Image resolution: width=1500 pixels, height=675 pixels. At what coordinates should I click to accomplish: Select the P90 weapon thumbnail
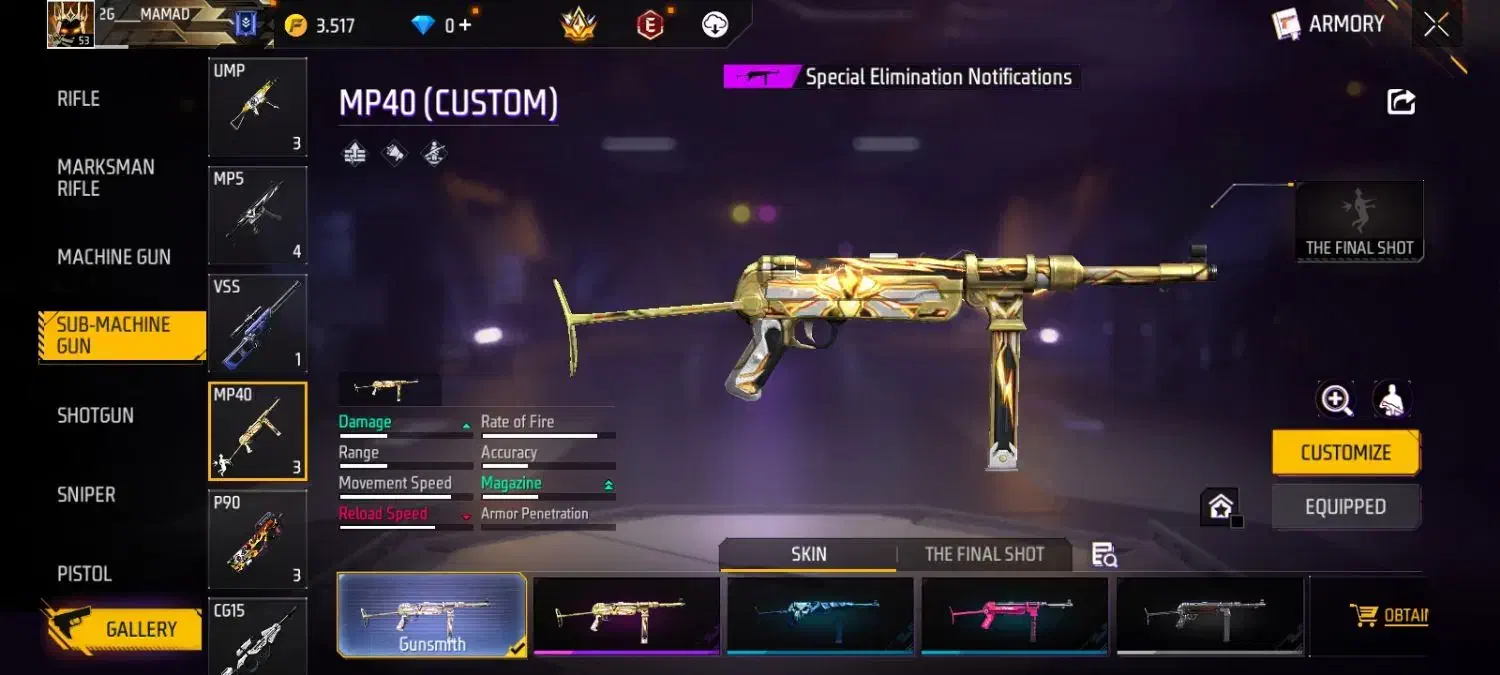(x=257, y=539)
